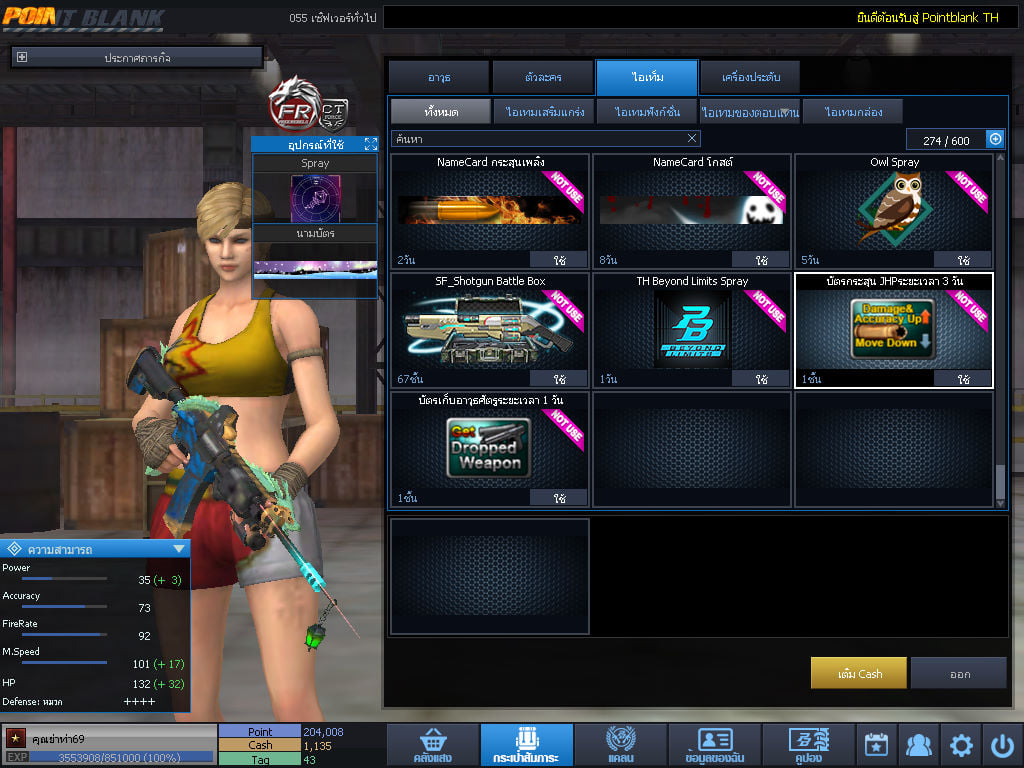Exit the inventory with ออก button
This screenshot has height=768, width=1024.
(959, 673)
